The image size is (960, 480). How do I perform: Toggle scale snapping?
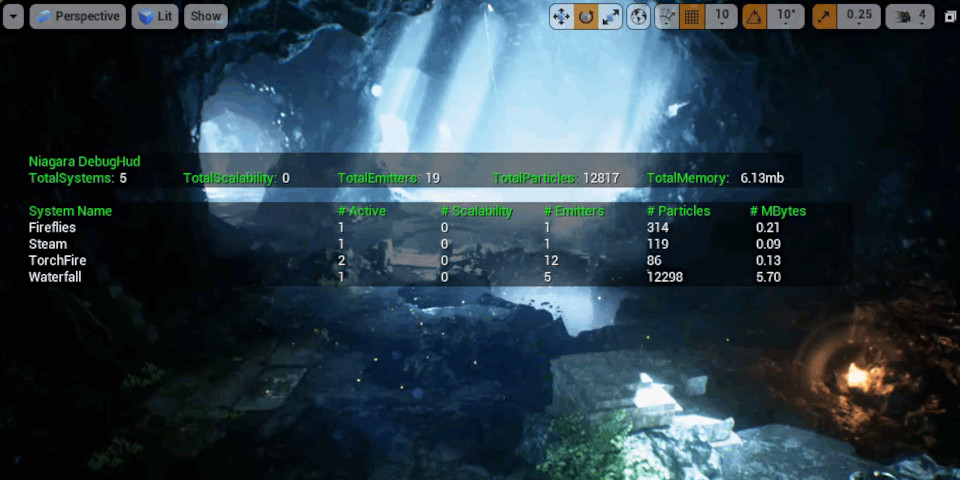pyautogui.click(x=825, y=16)
